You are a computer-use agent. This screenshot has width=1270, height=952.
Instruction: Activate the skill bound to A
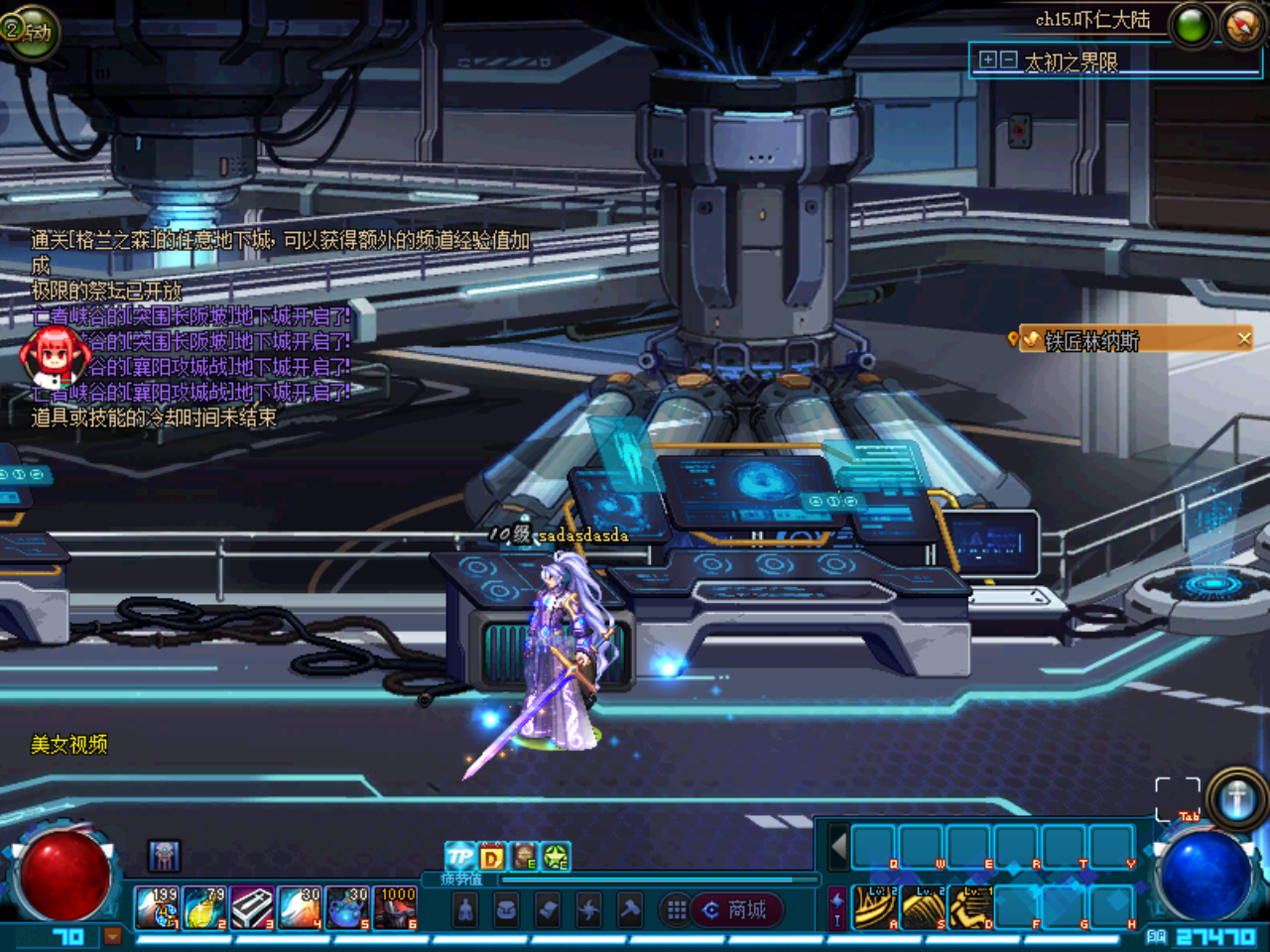coord(875,907)
